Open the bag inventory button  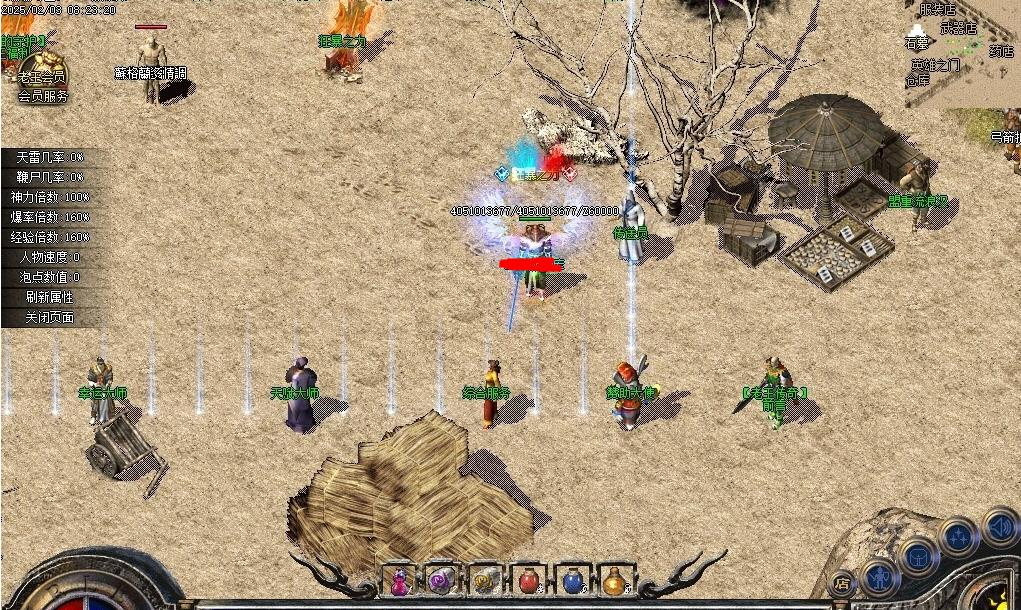[x=919, y=555]
